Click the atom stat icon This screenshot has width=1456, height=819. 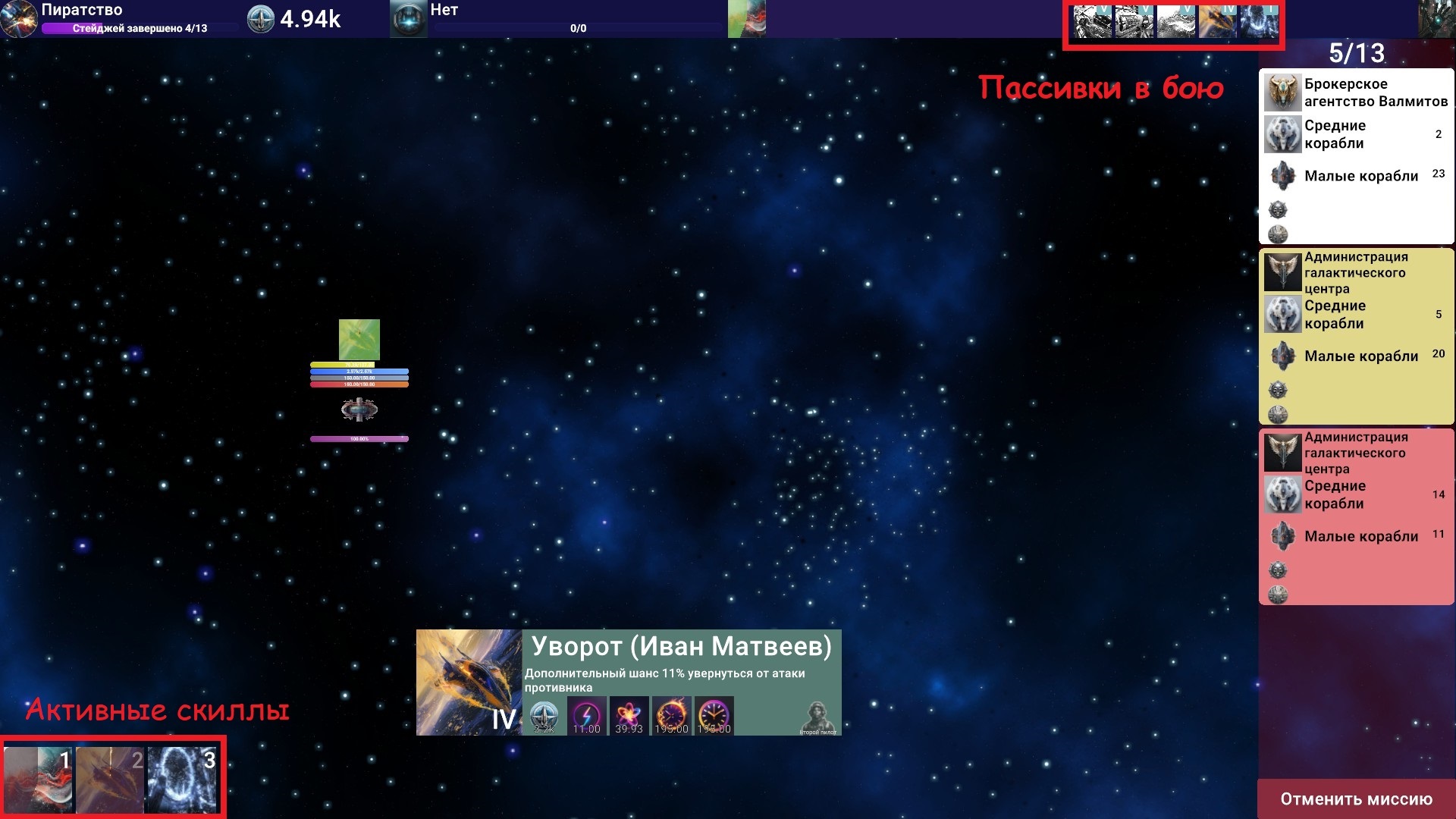(x=629, y=716)
